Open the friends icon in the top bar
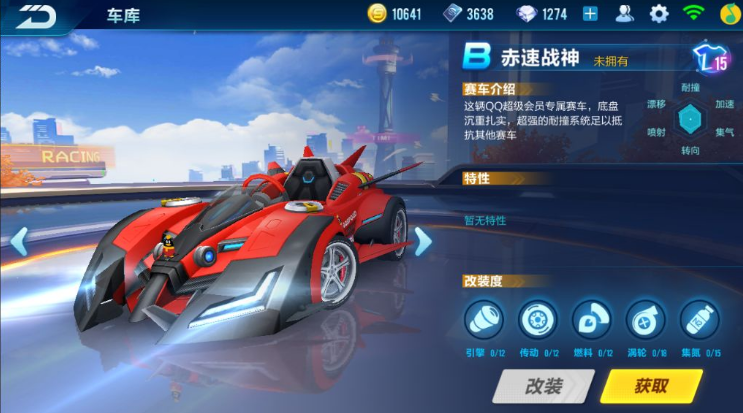Screen dimensions: 743x413 point(625,14)
